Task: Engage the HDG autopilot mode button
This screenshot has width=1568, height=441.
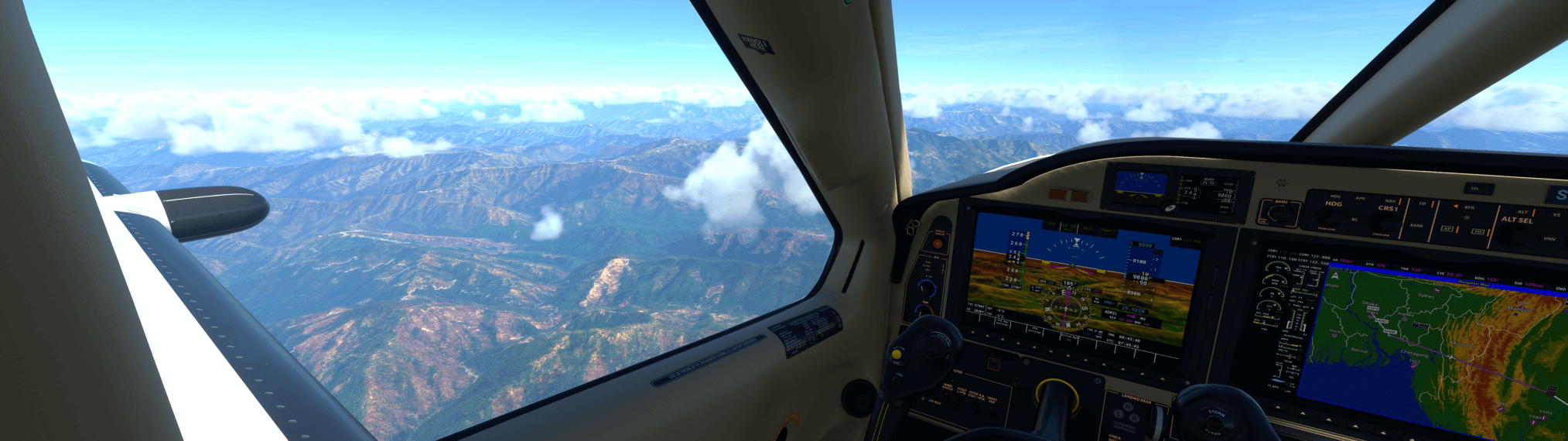Action: click(x=1335, y=196)
